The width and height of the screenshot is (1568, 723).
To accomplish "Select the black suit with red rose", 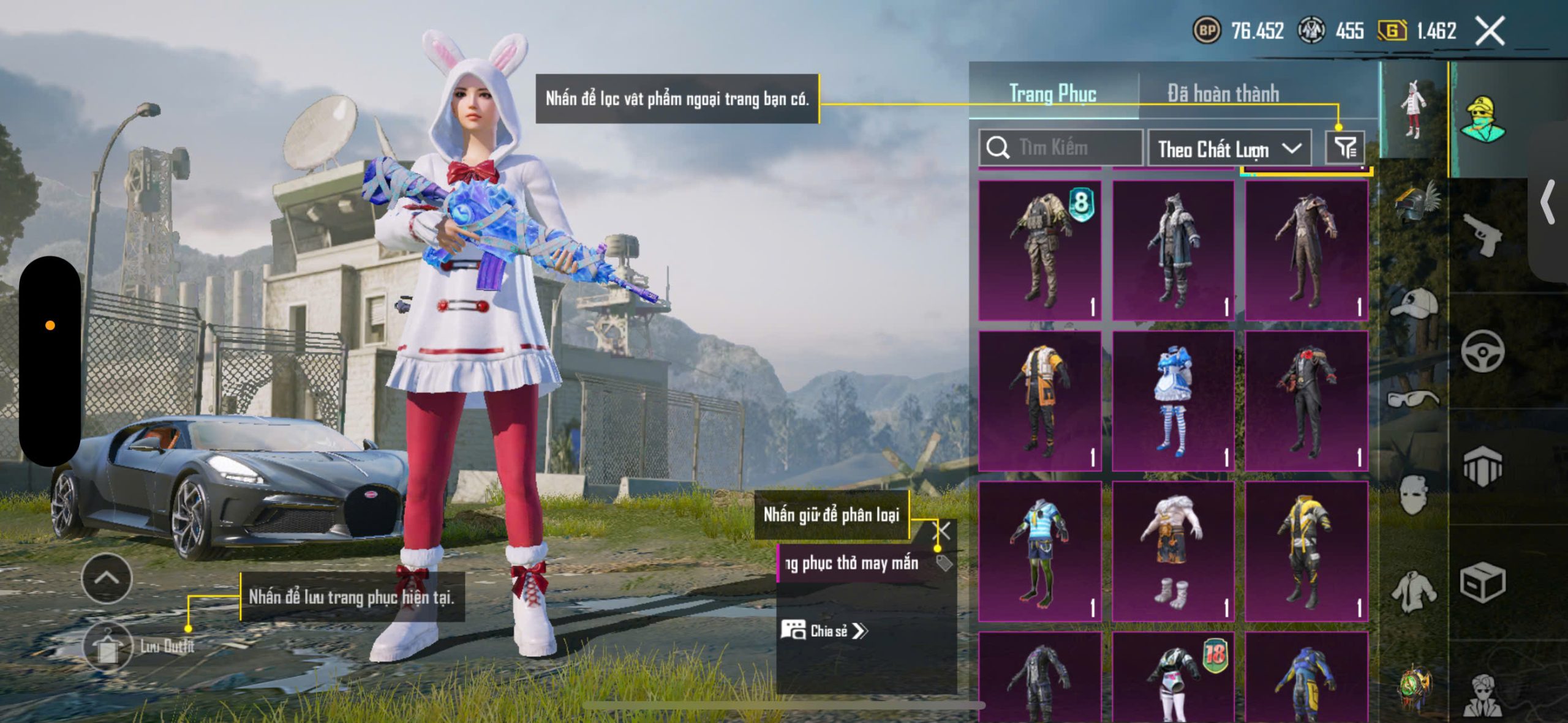I will pos(1306,401).
